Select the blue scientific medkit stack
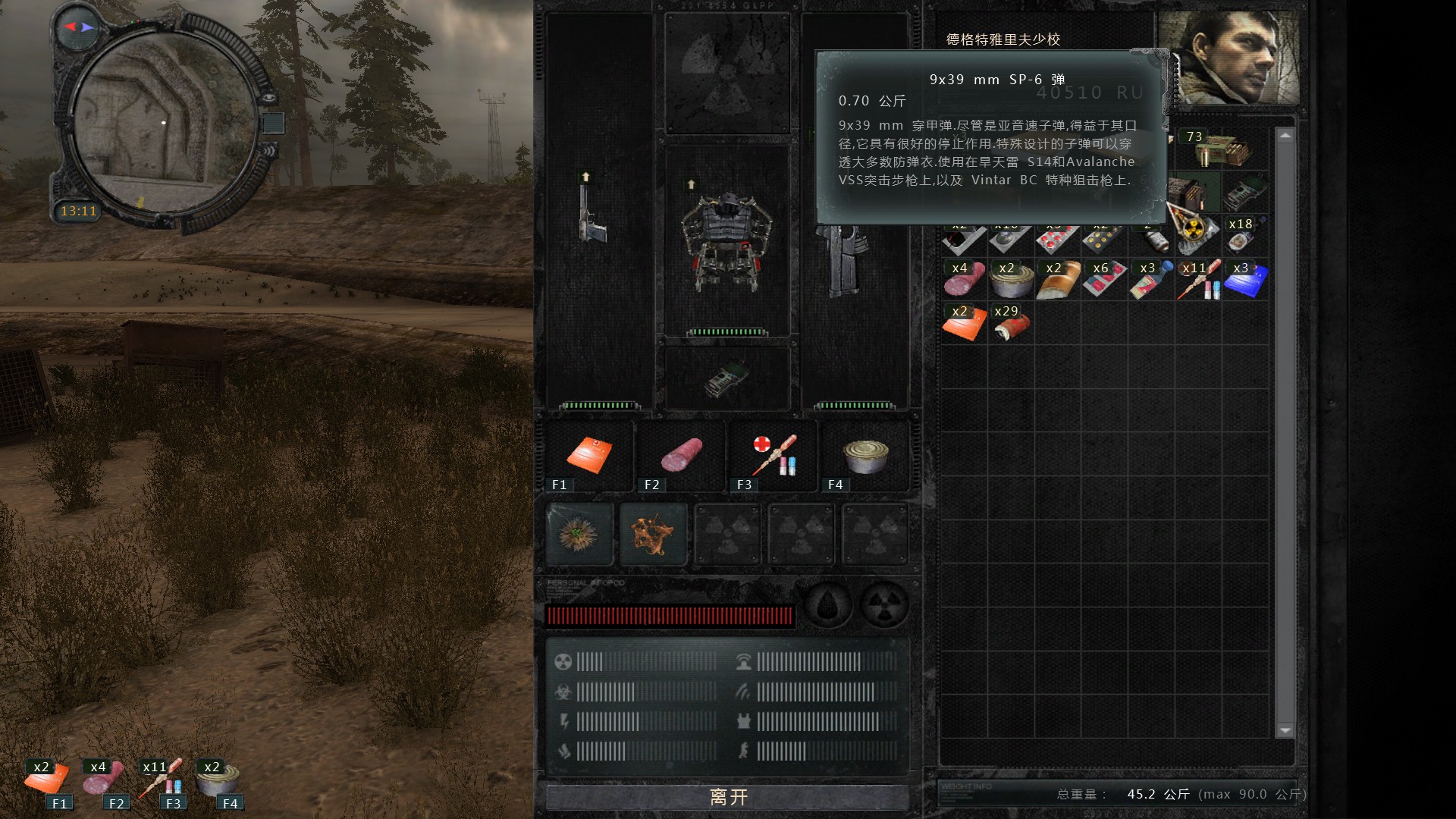1456x819 pixels. [1245, 280]
